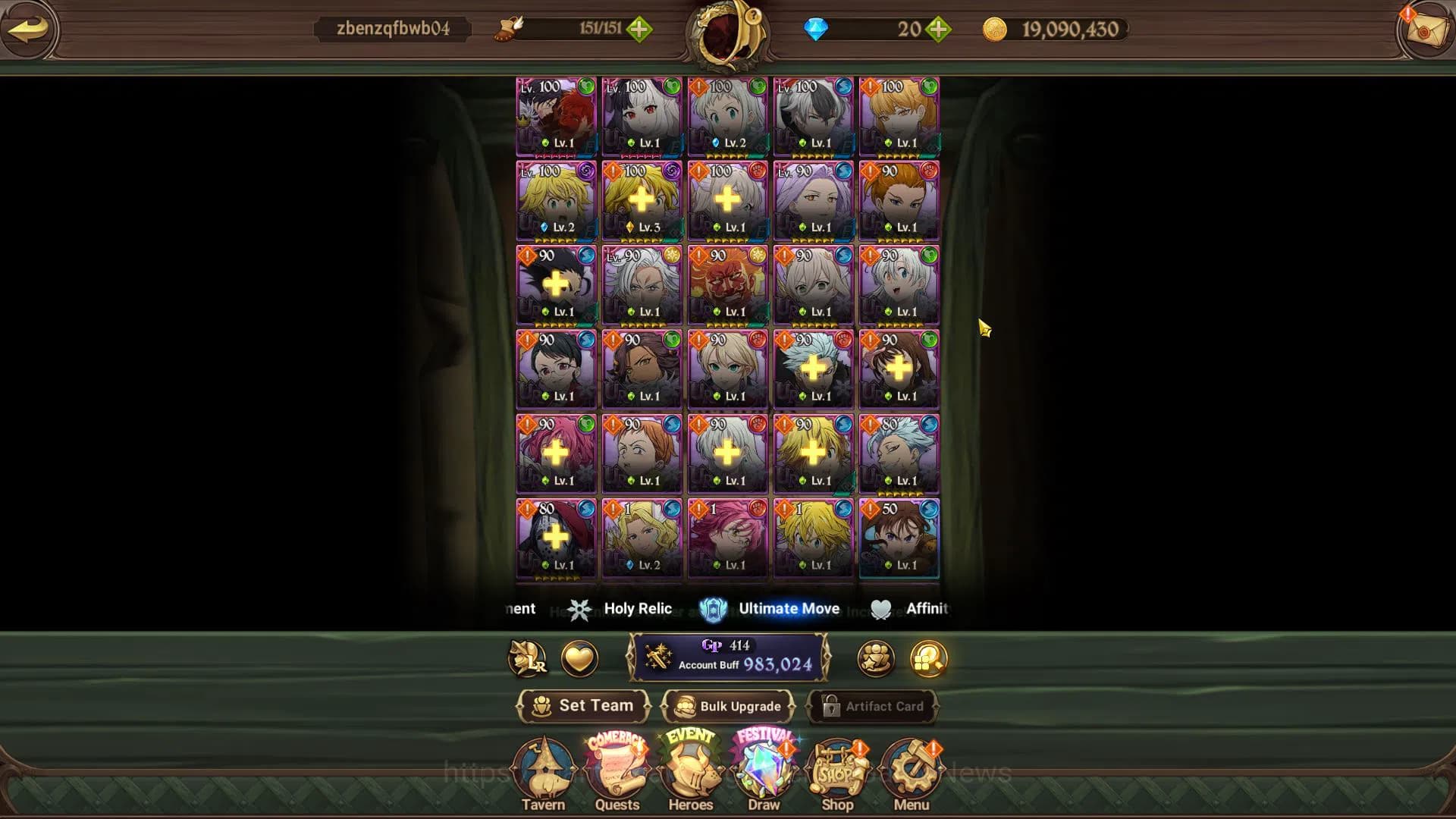This screenshot has width=1456, height=819.
Task: Open the Set Team screen
Action: (x=583, y=706)
